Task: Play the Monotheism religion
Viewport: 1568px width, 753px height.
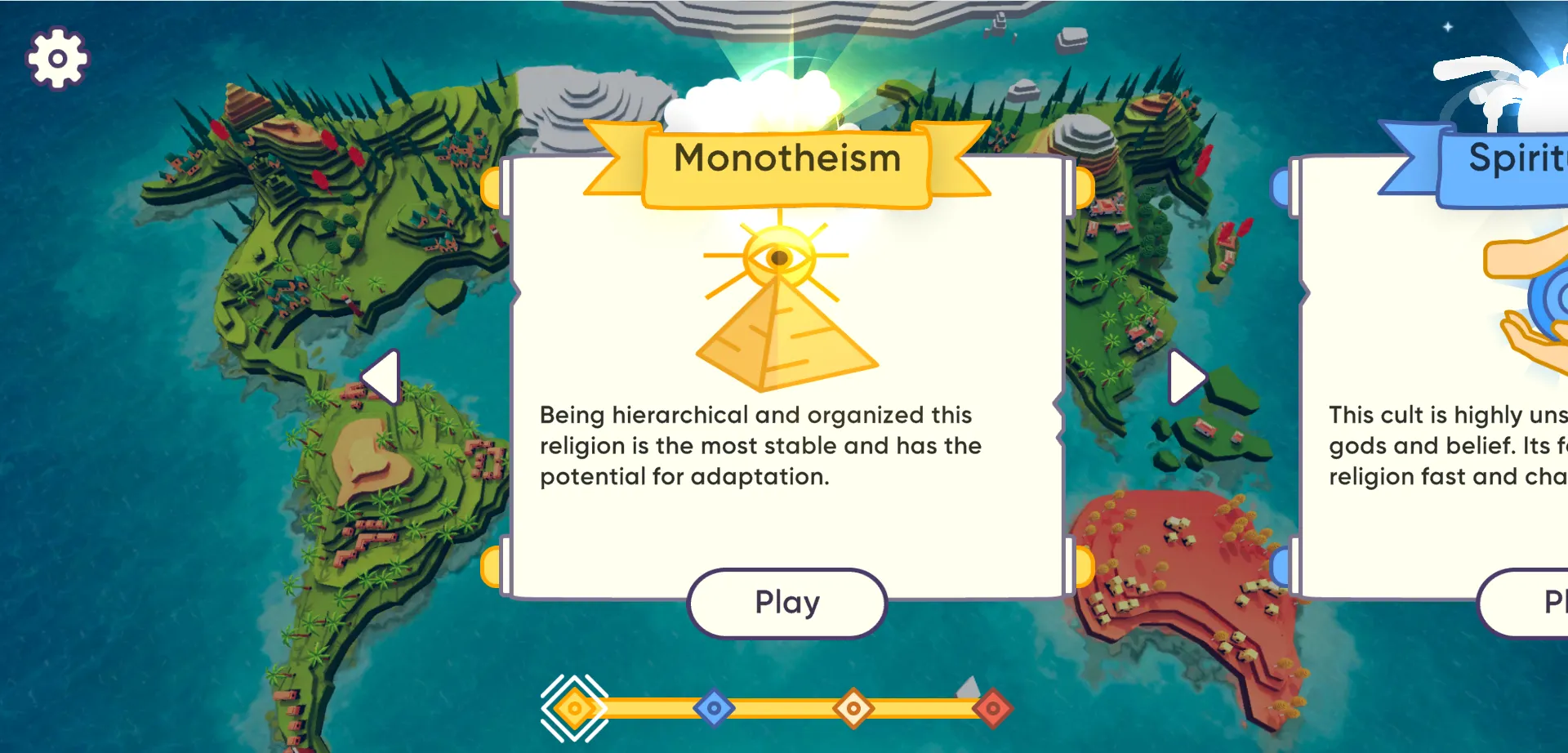Action: [x=786, y=603]
